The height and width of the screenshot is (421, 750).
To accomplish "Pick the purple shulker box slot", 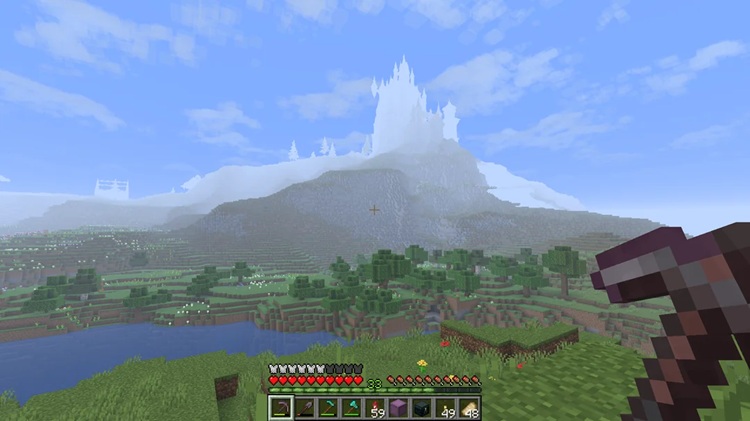I will pyautogui.click(x=398, y=408).
